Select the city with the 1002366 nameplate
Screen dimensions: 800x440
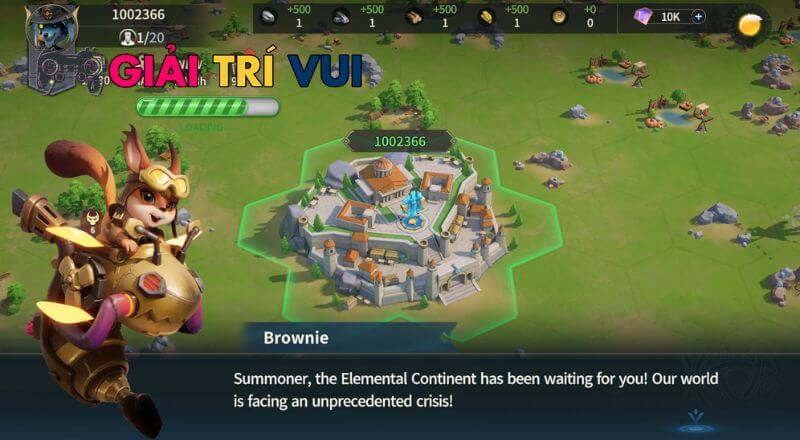click(399, 228)
